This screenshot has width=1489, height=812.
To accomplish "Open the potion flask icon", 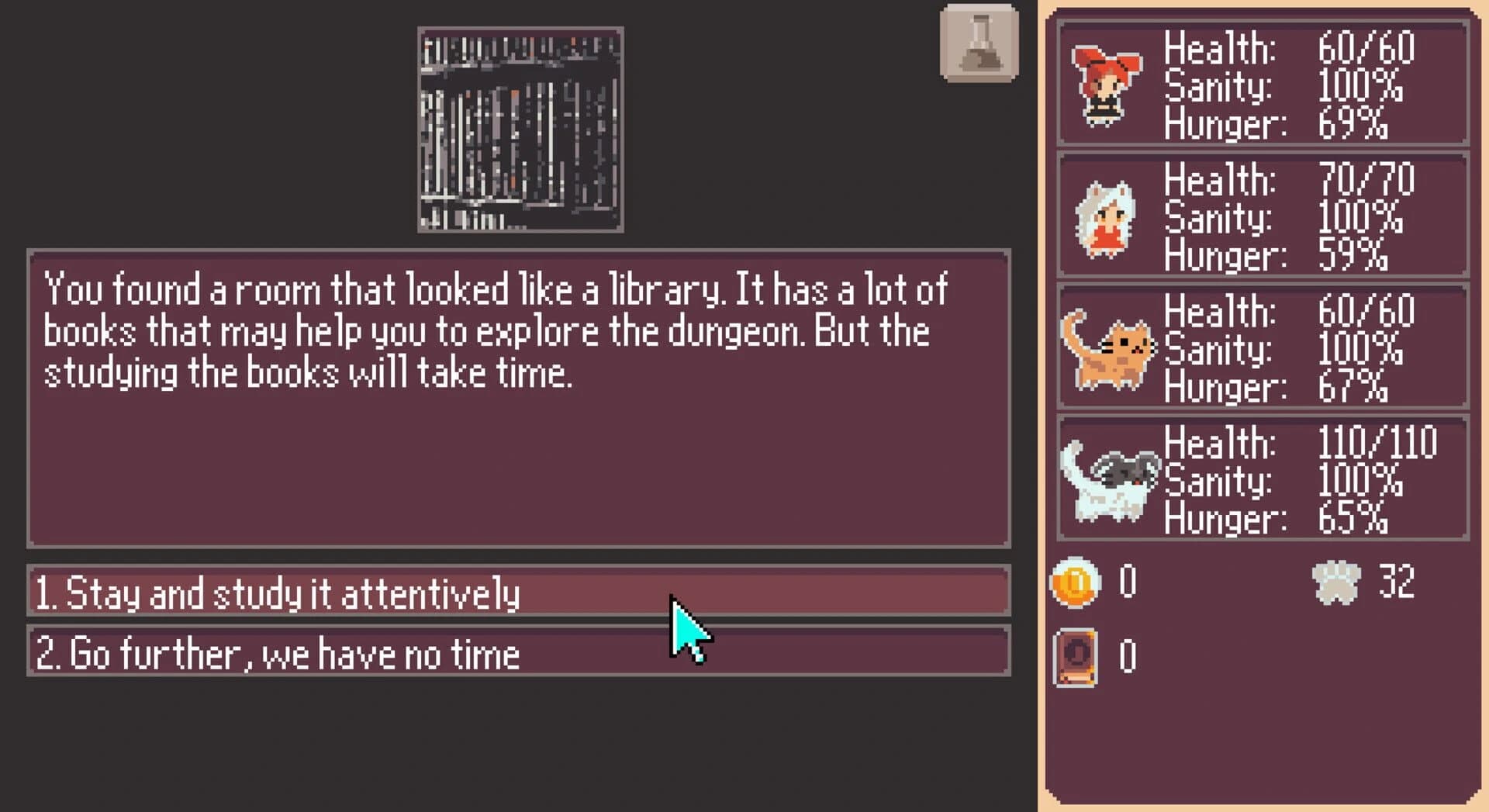I will [x=979, y=43].
